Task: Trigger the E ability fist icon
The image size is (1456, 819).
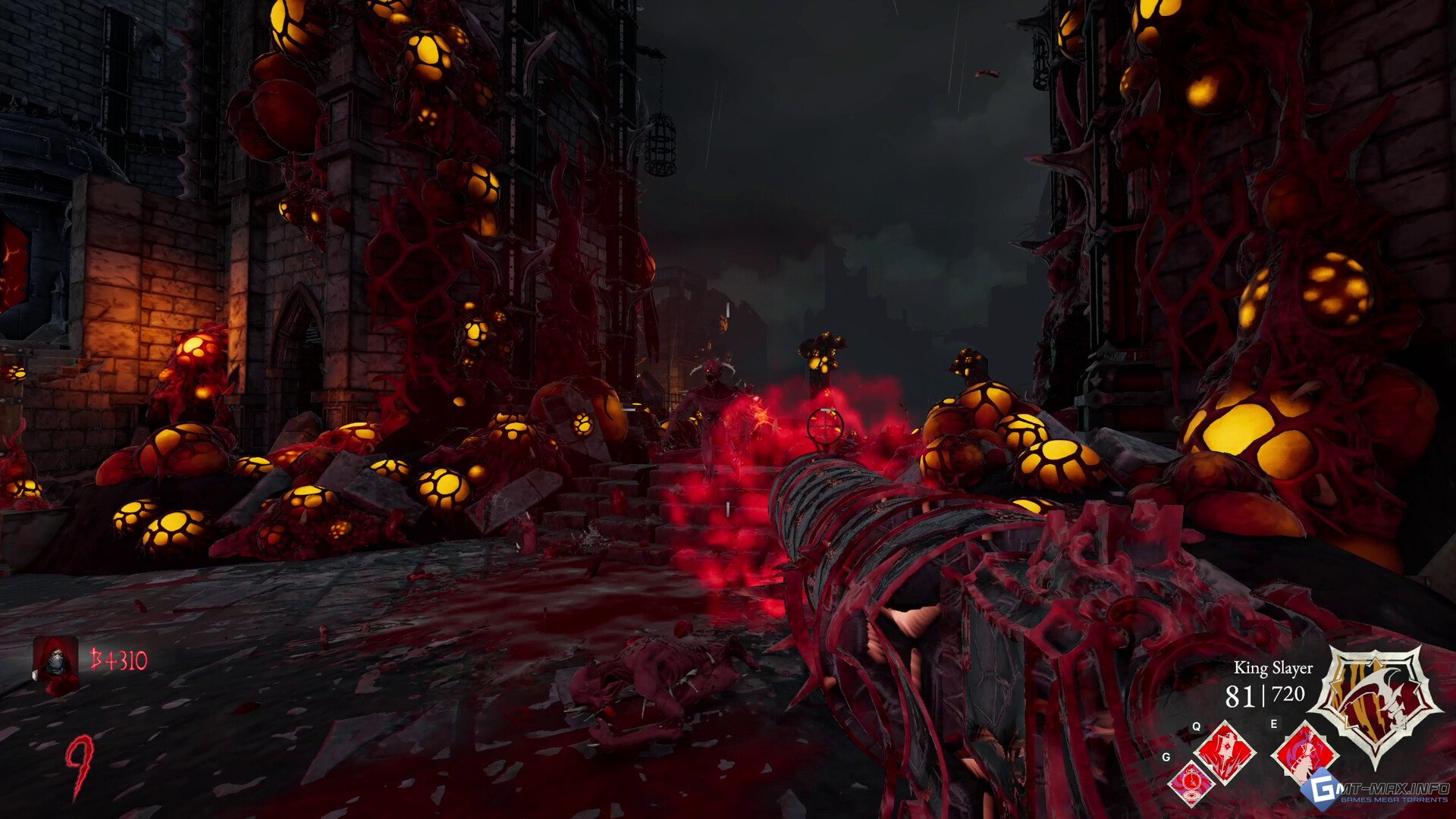Action: click(1302, 752)
